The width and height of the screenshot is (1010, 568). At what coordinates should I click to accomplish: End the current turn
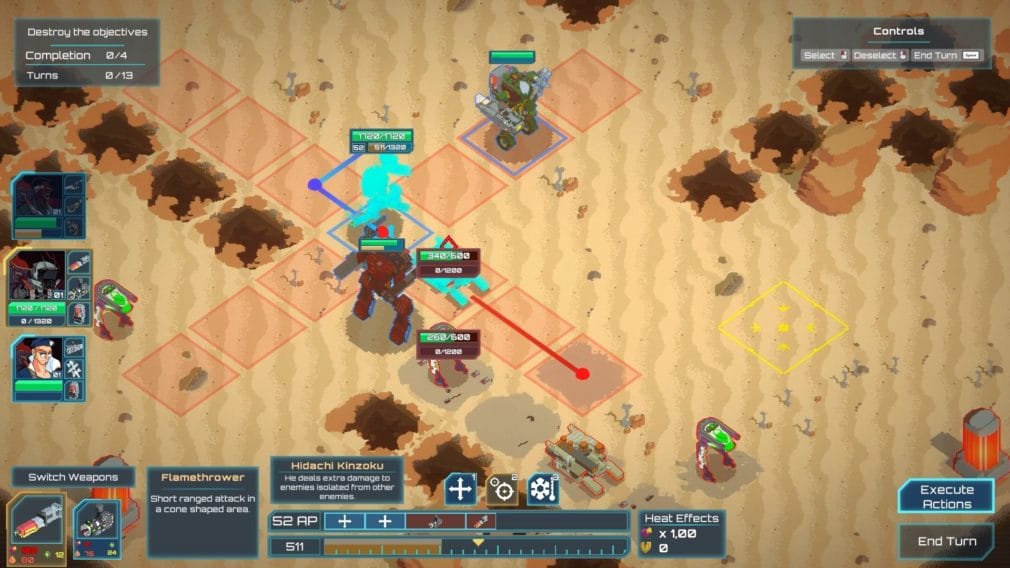946,541
